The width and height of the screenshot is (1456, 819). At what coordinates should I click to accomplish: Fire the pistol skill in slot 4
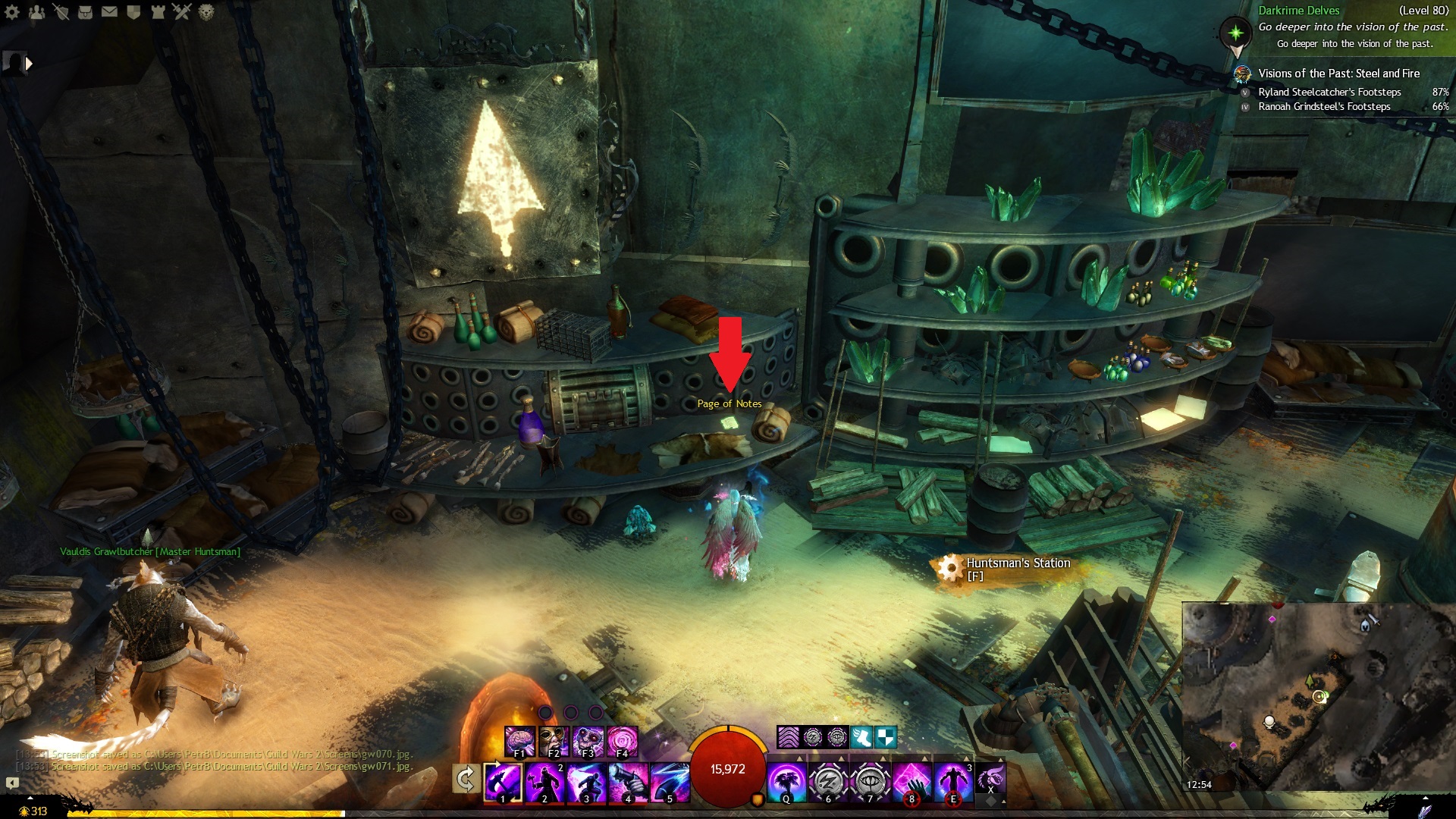coord(628,782)
